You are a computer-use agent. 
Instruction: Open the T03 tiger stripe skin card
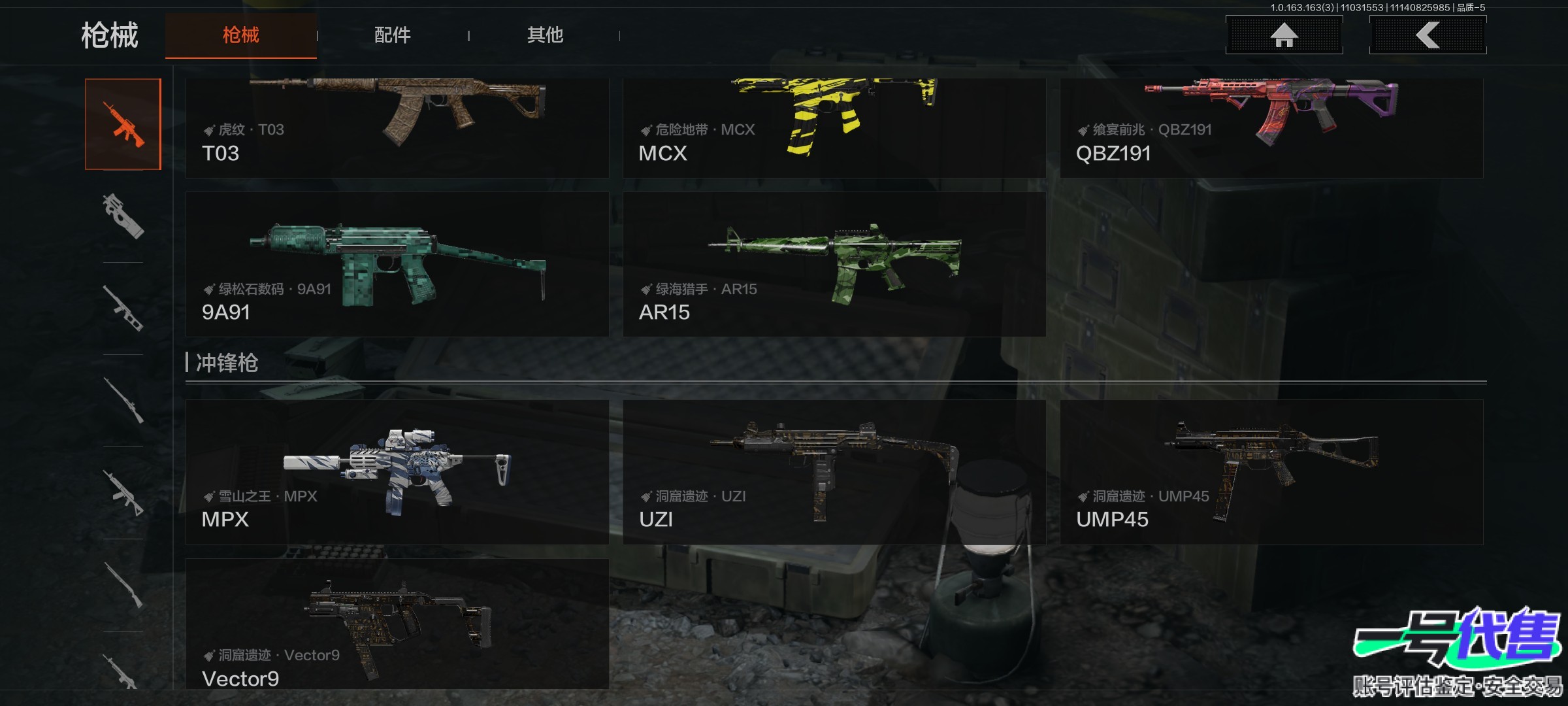pyautogui.click(x=397, y=128)
